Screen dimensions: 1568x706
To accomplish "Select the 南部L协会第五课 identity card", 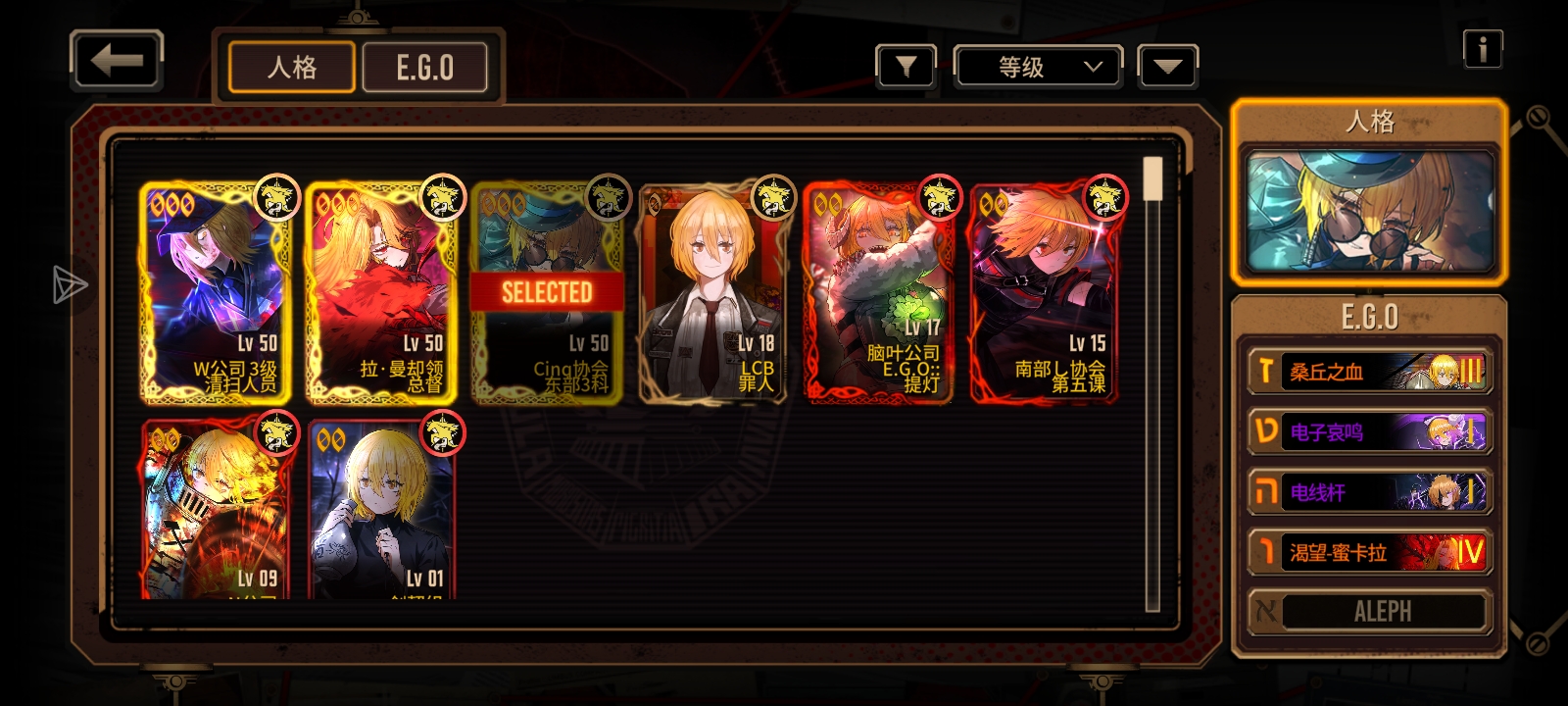I will pyautogui.click(x=1045, y=292).
